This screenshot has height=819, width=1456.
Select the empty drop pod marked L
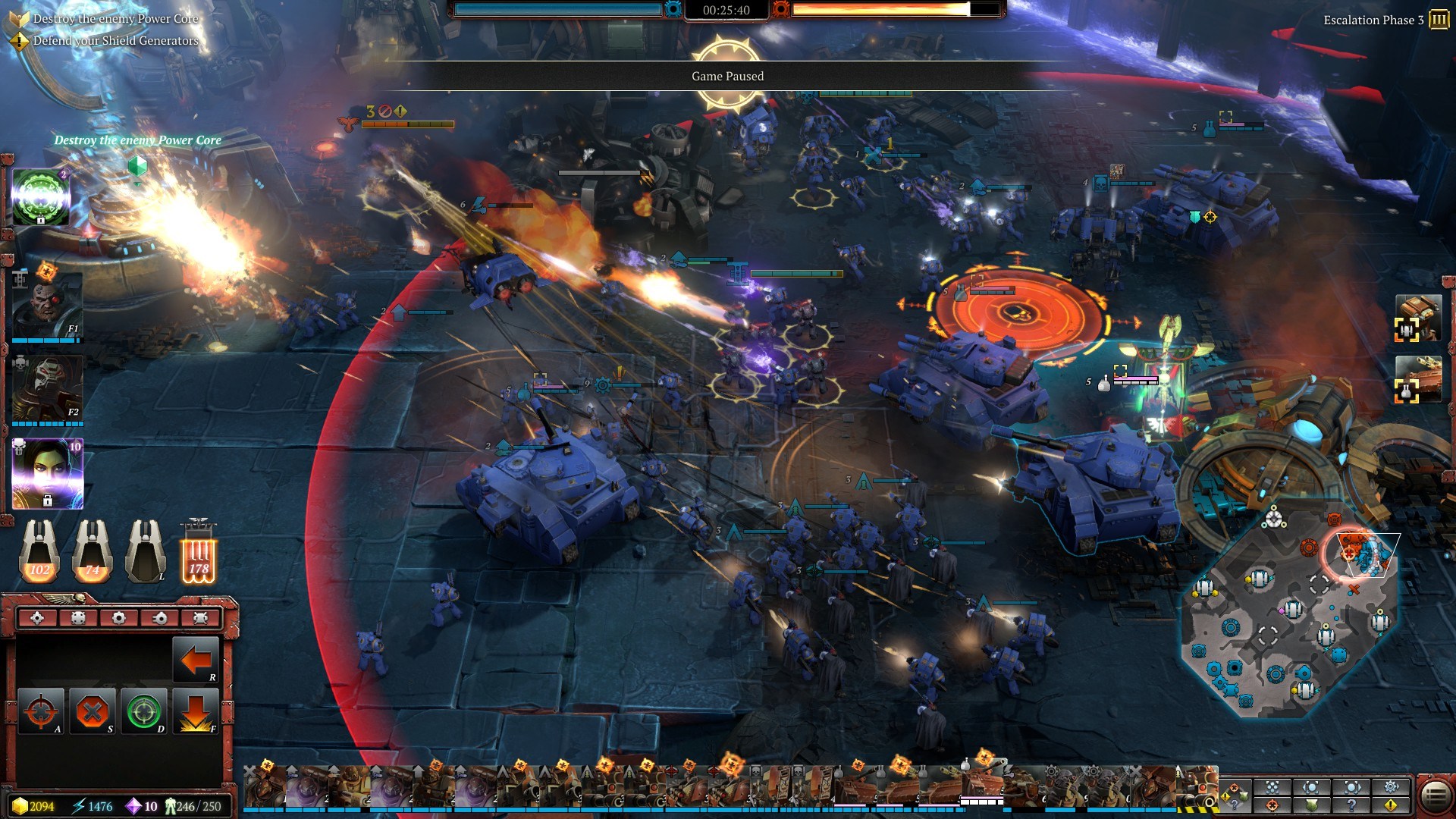click(146, 551)
